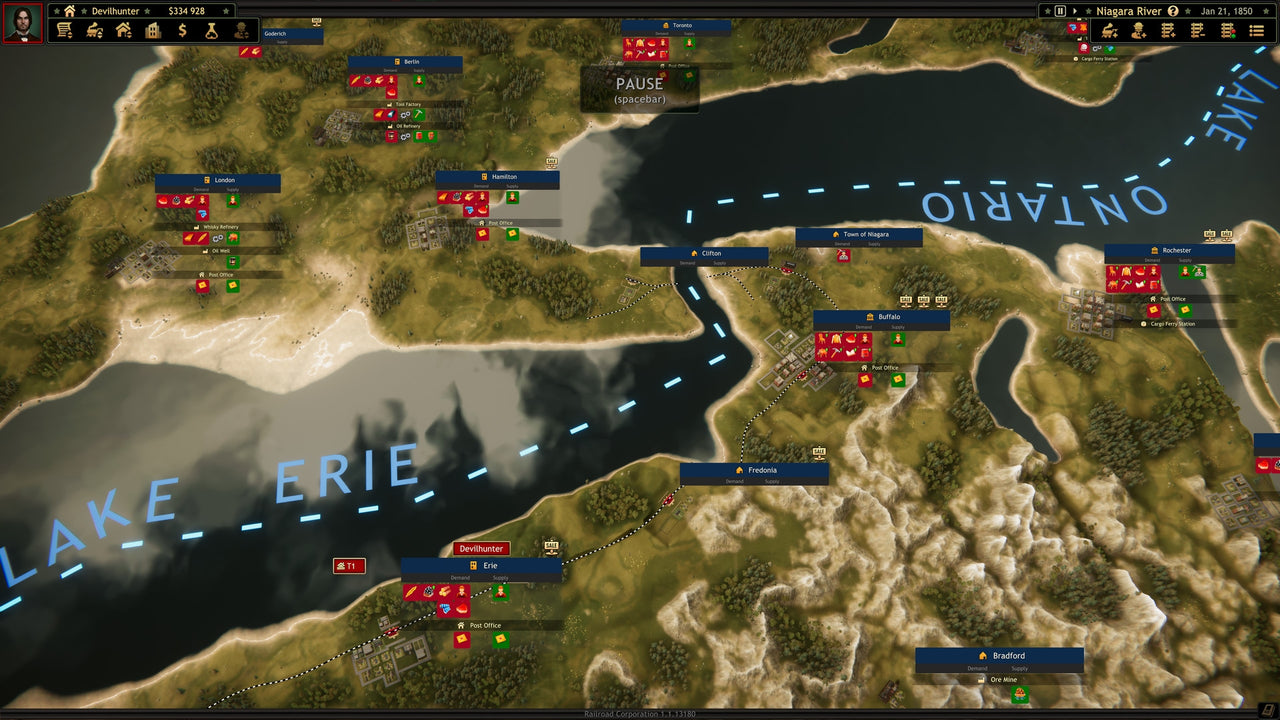The height and width of the screenshot is (720, 1280).
Task: Click the research flask icon
Action: pos(211,31)
